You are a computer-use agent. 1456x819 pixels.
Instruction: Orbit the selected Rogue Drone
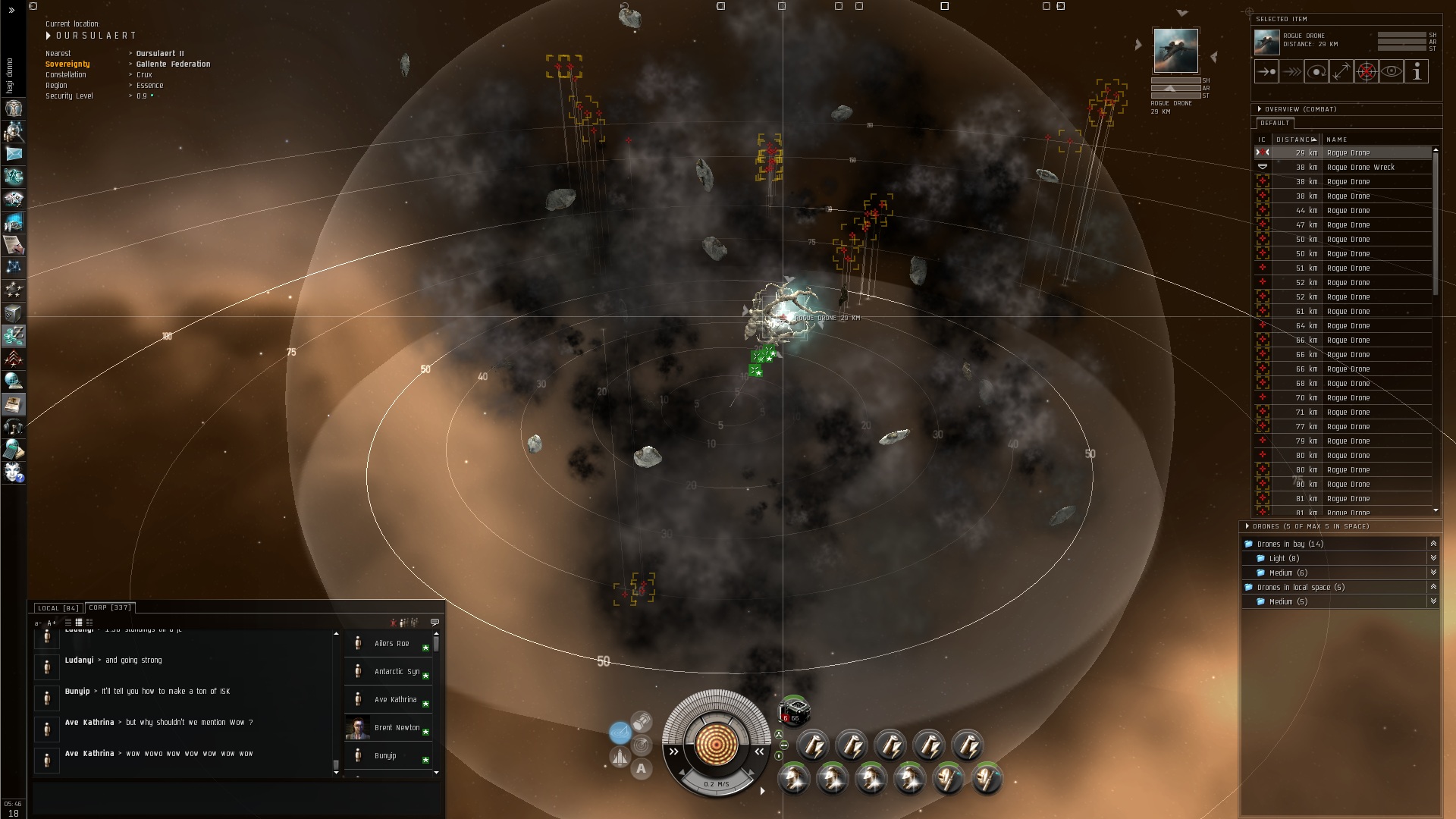coord(1316,72)
